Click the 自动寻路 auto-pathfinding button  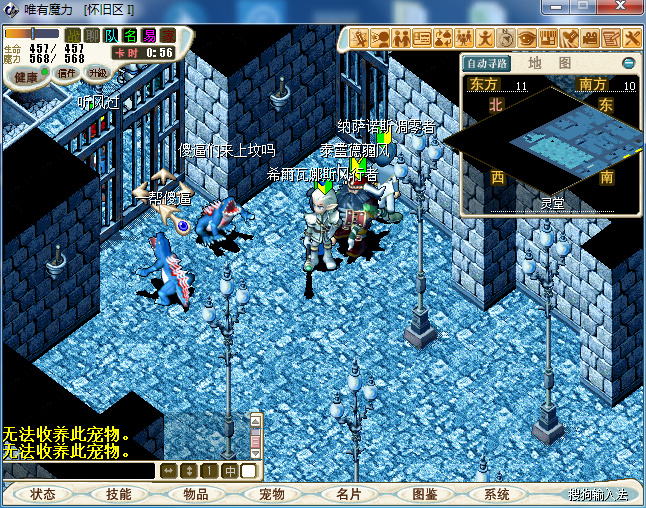click(x=487, y=63)
